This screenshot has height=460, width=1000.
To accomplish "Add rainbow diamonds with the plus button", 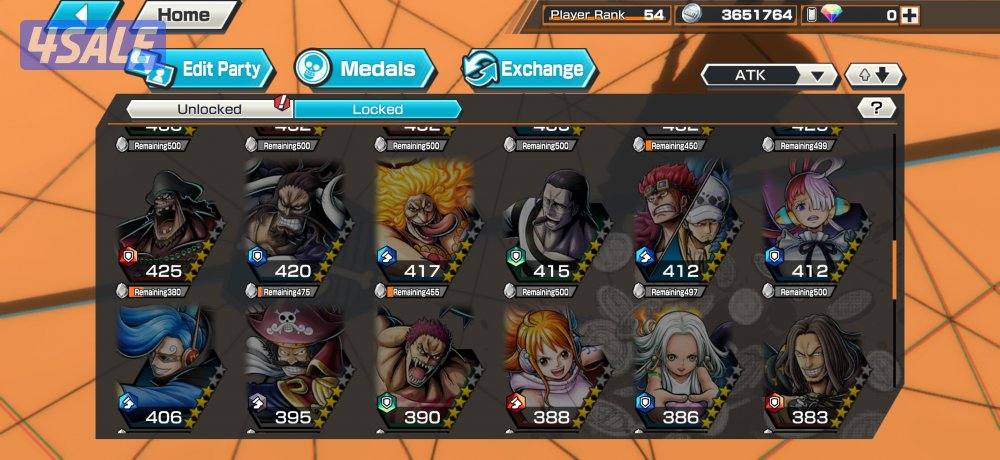I will (x=908, y=15).
